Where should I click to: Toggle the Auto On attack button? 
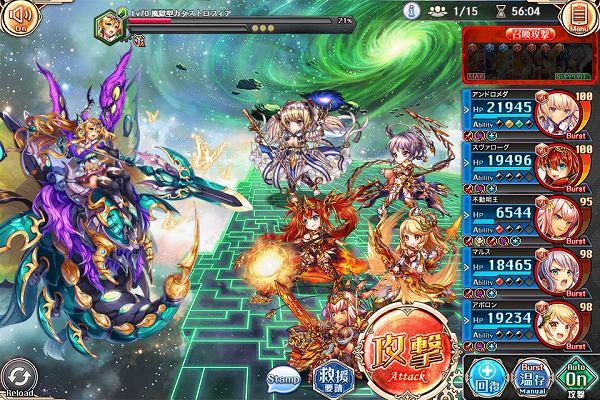(x=575, y=376)
